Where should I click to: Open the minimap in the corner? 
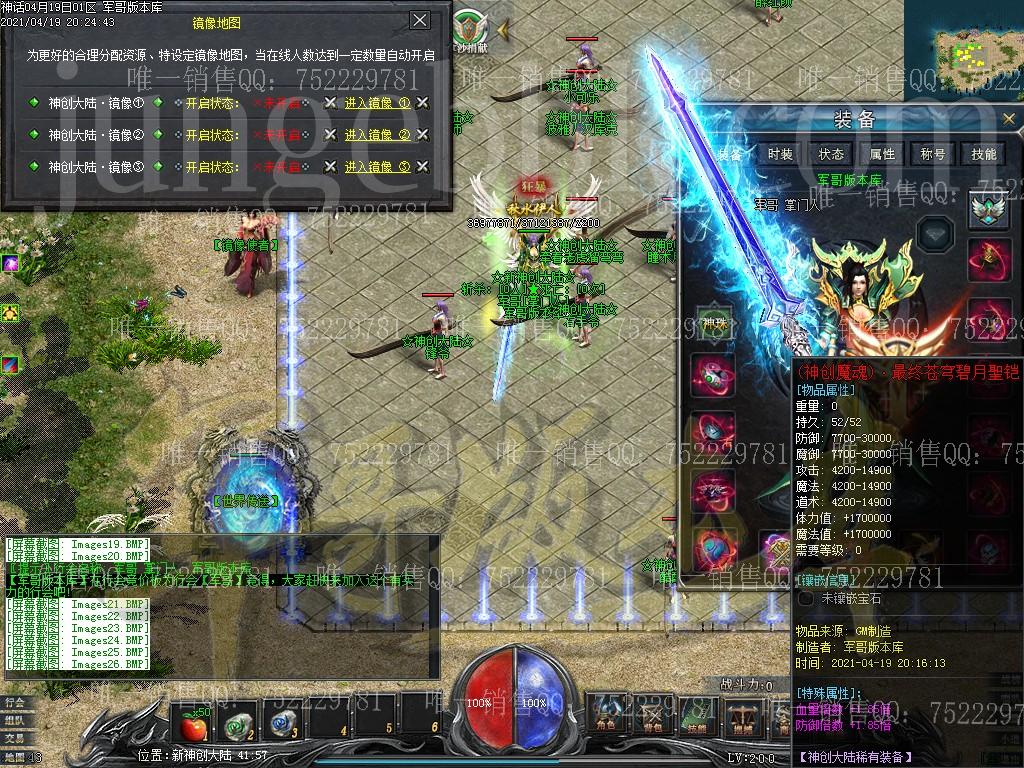977,48
